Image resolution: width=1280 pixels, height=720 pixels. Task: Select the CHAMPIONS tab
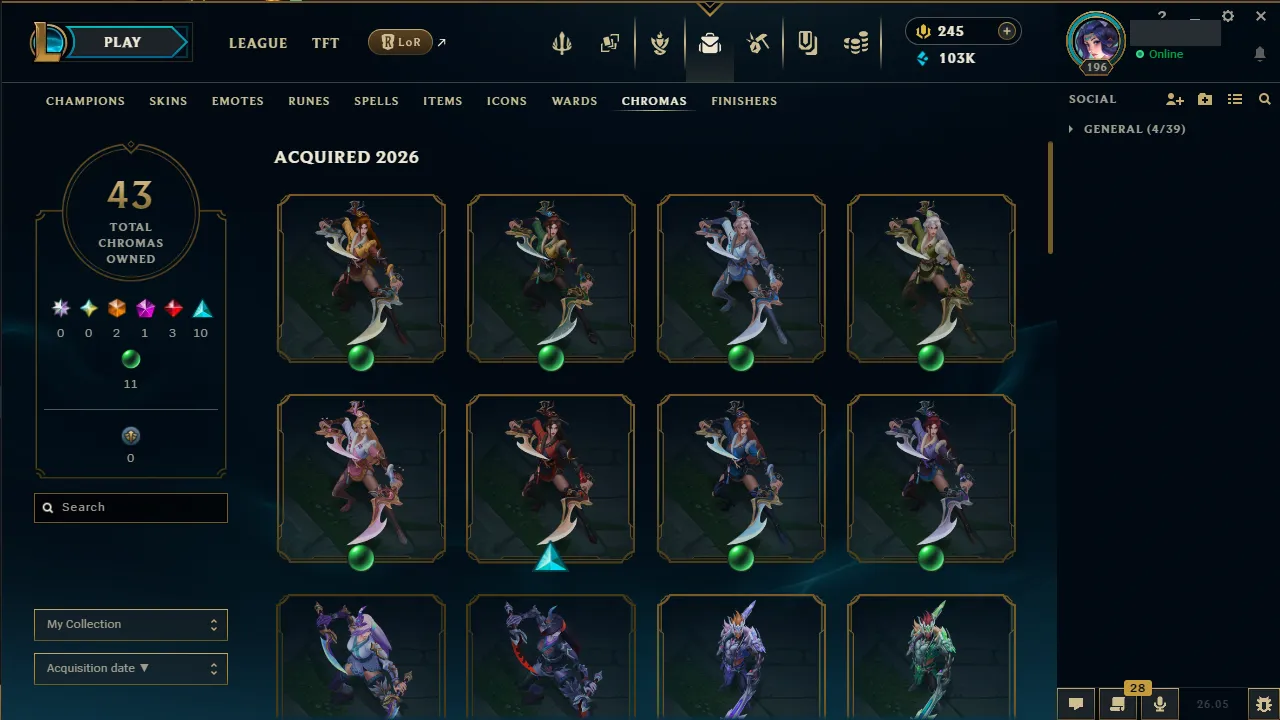tap(85, 100)
